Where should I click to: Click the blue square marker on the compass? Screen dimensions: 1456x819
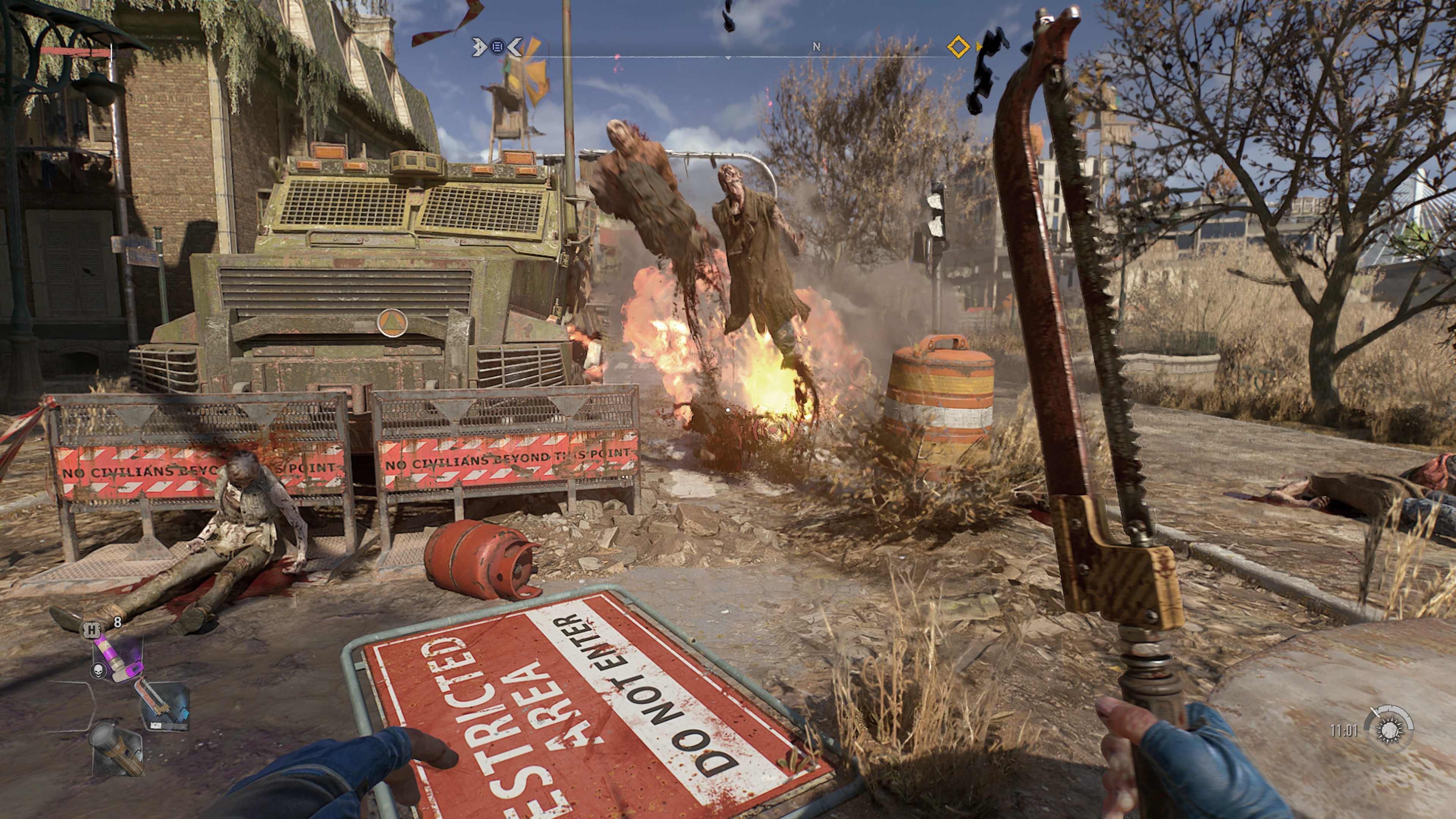tap(497, 47)
